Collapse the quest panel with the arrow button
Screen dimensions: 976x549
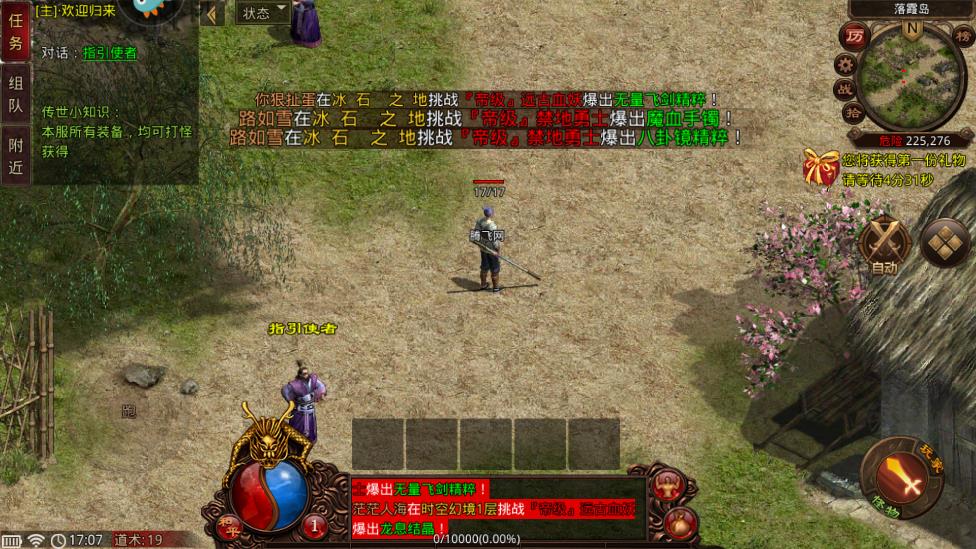tap(212, 13)
